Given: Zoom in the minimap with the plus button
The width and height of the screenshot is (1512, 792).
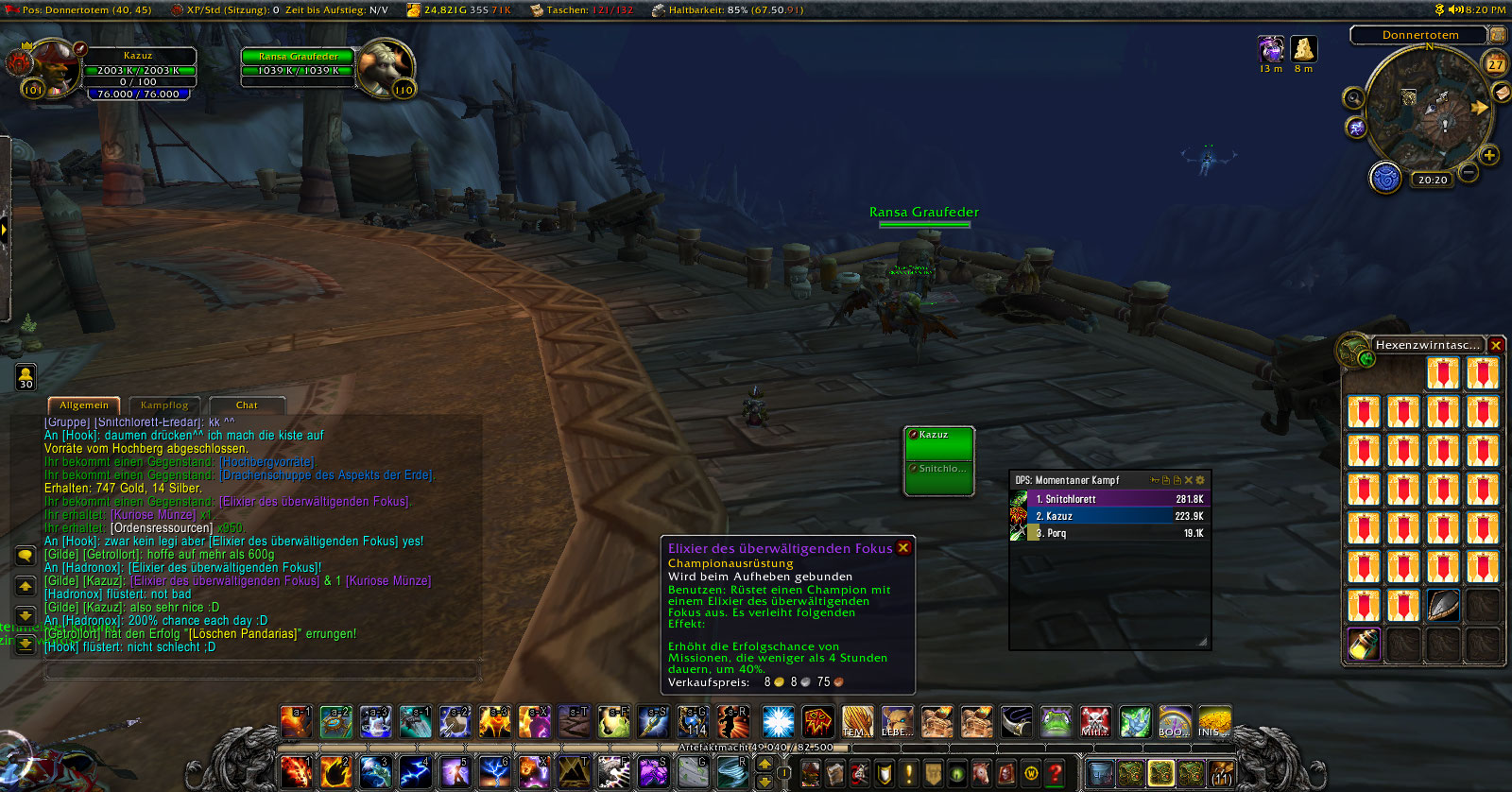Looking at the screenshot, I should (x=1489, y=155).
